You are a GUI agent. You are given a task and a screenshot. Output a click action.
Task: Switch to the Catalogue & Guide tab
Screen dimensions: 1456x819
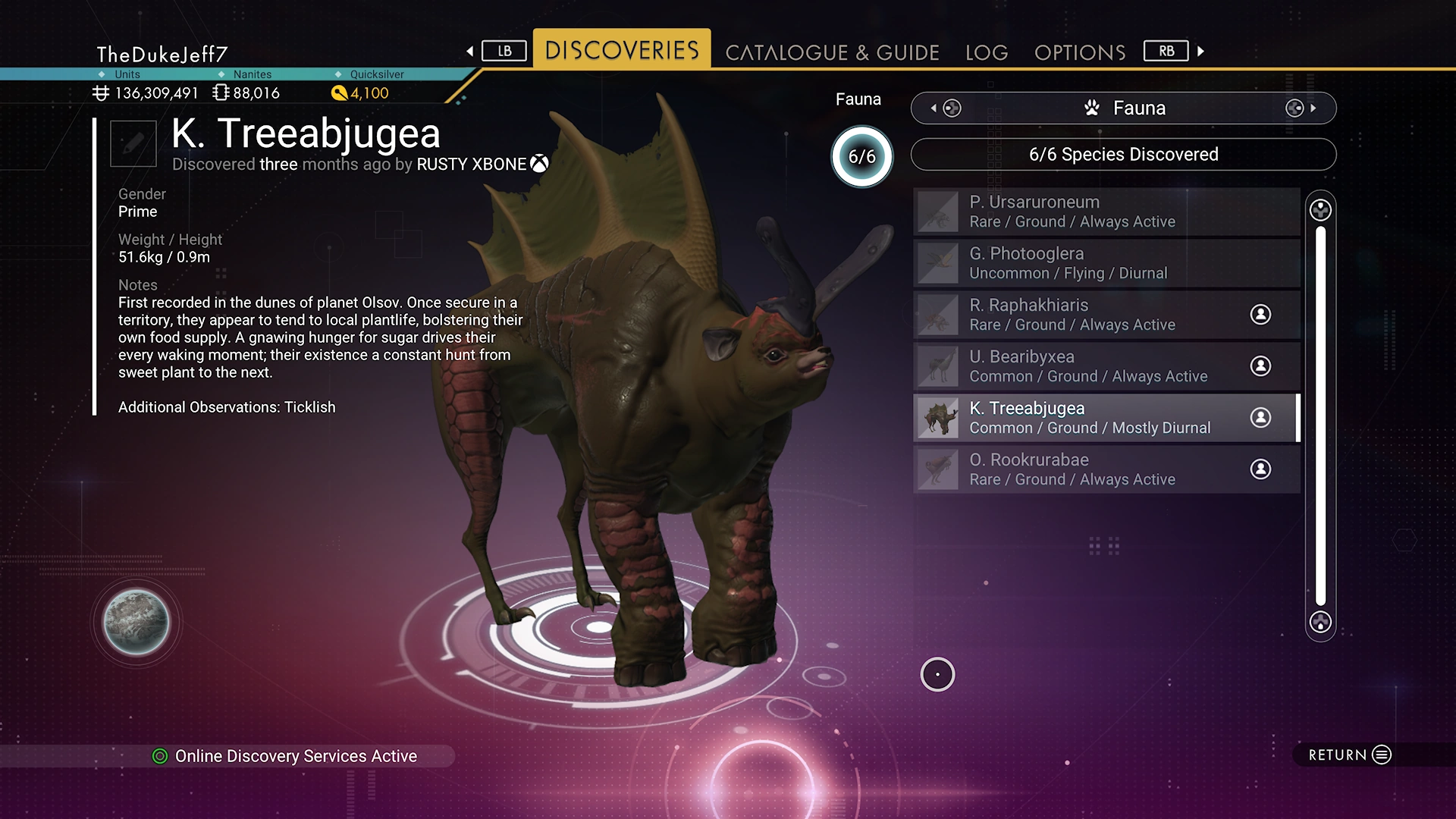coord(832,52)
